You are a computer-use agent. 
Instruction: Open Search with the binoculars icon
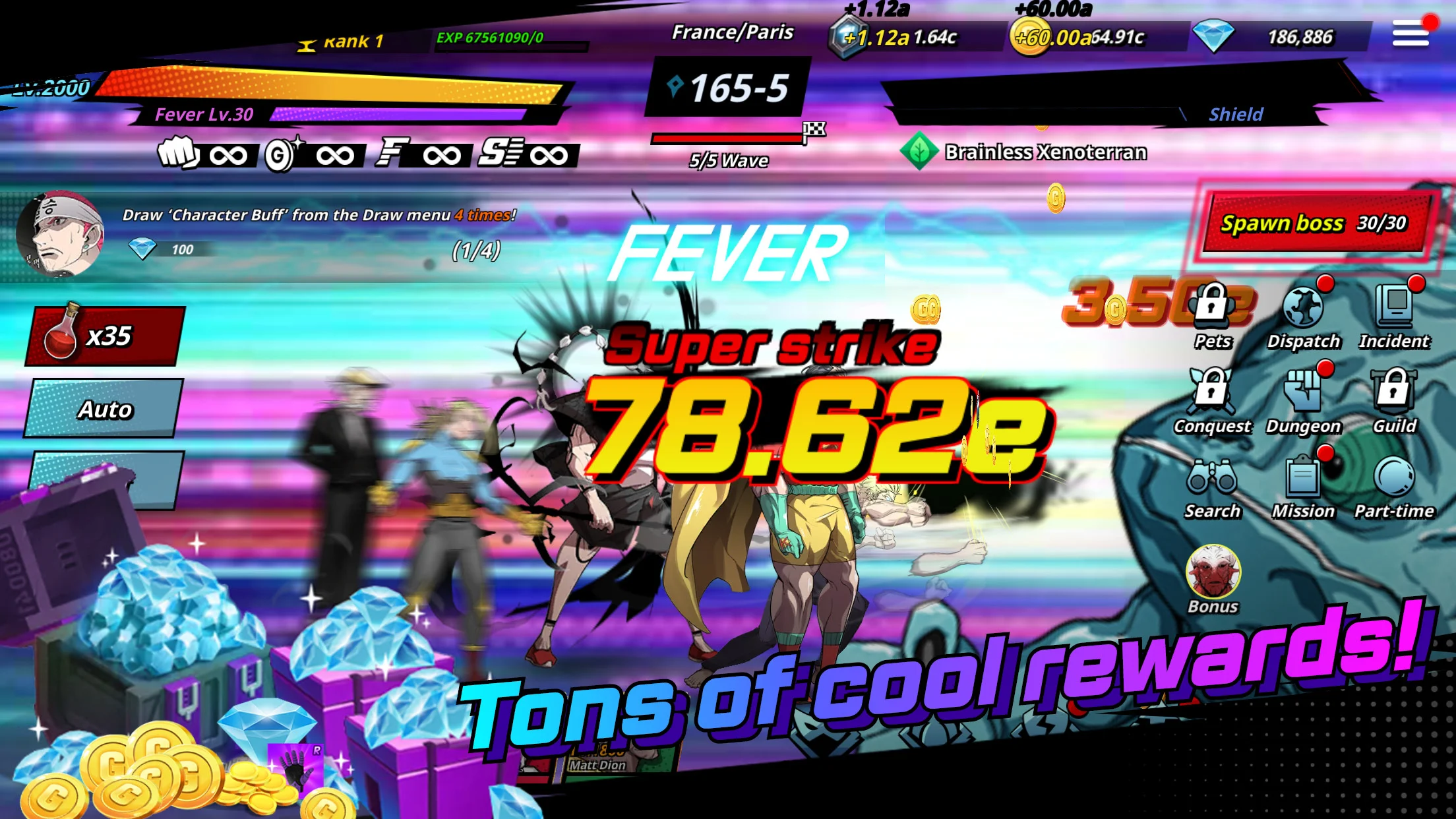click(x=1212, y=486)
